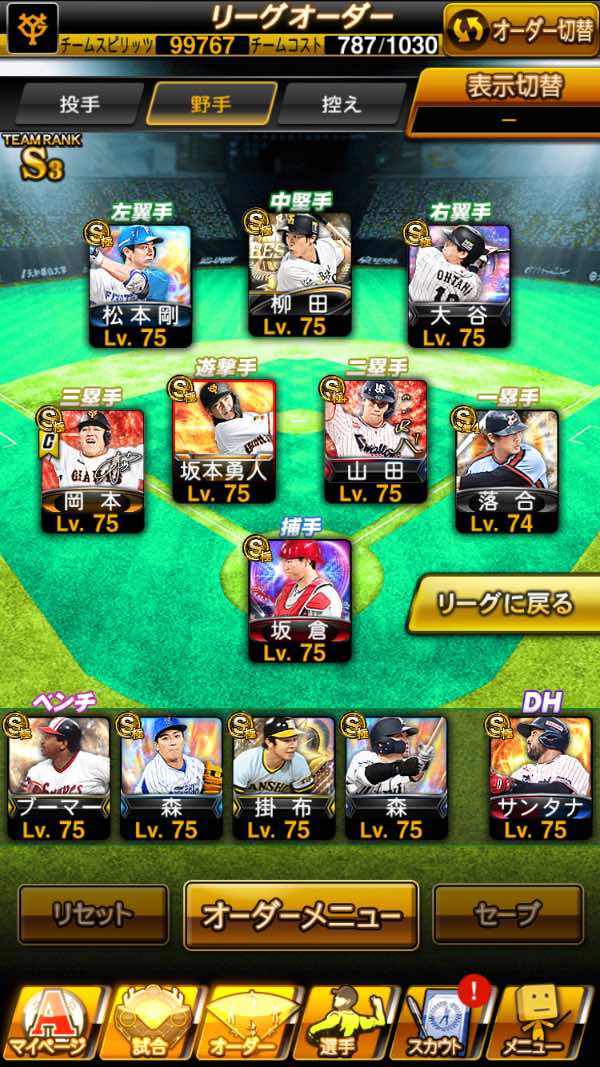This screenshot has width=600, height=1067.
Task: Select second baseman 山田 card
Action: (x=376, y=441)
